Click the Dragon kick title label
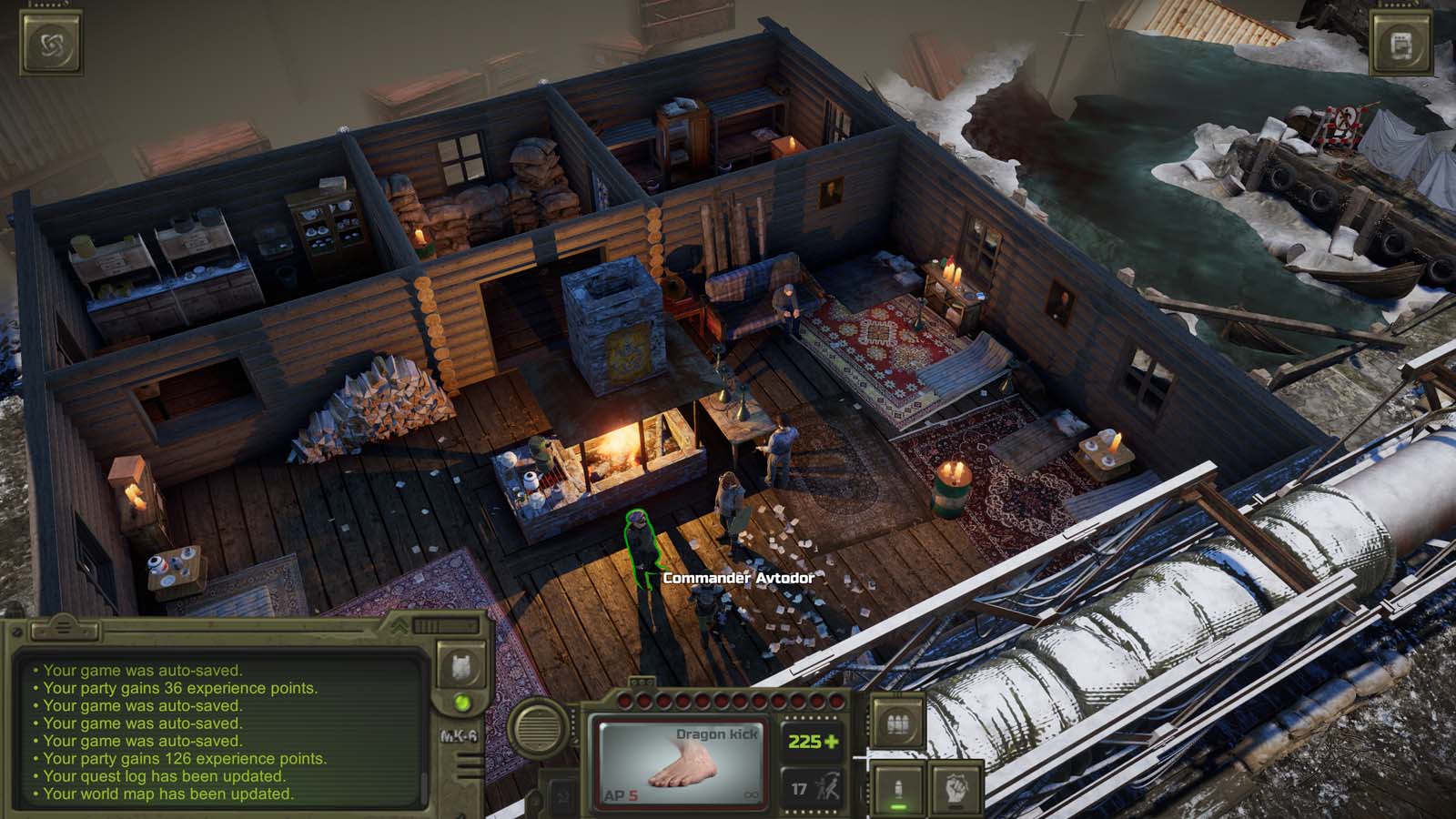 (x=718, y=733)
